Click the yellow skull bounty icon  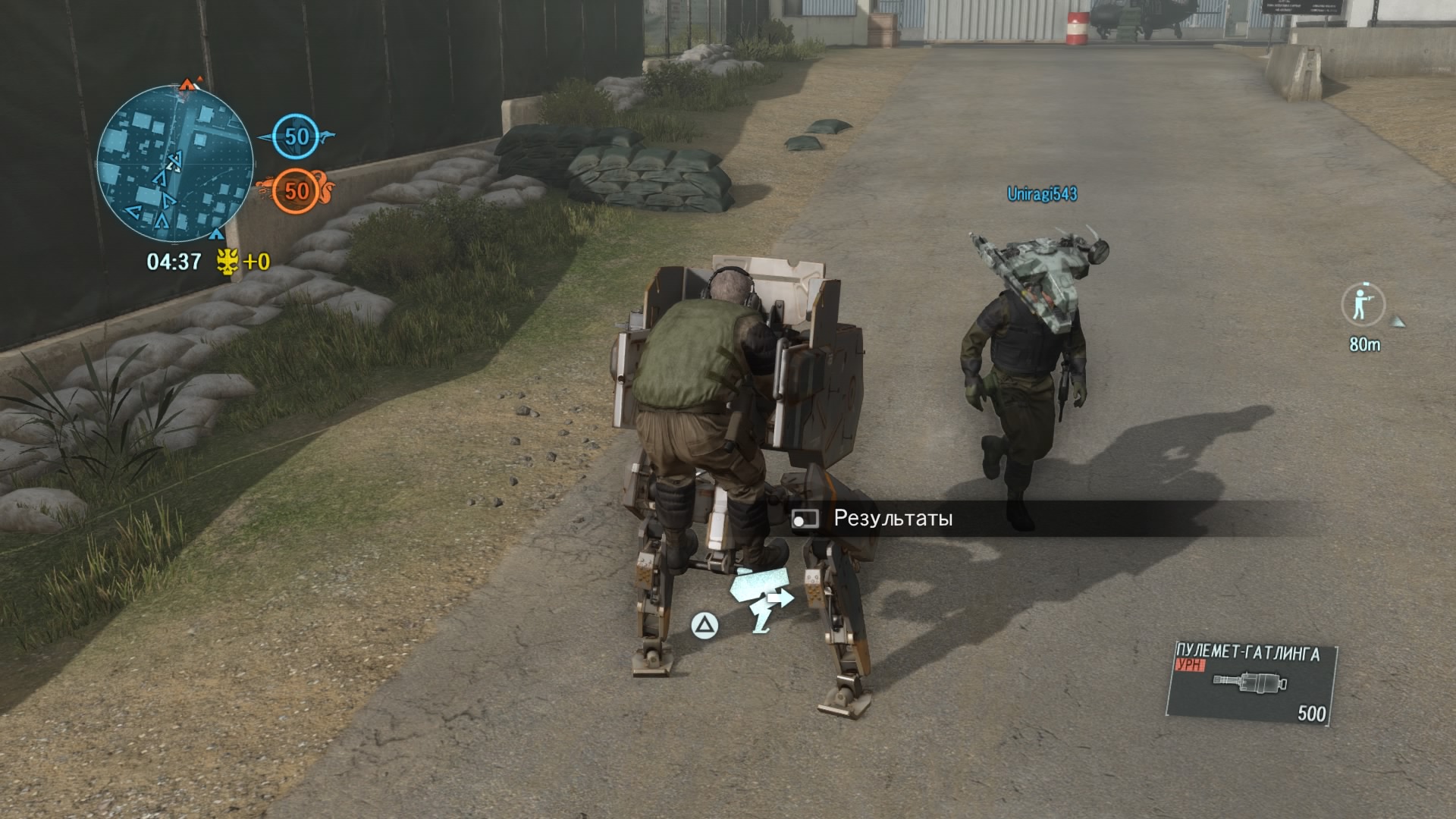coord(227,262)
